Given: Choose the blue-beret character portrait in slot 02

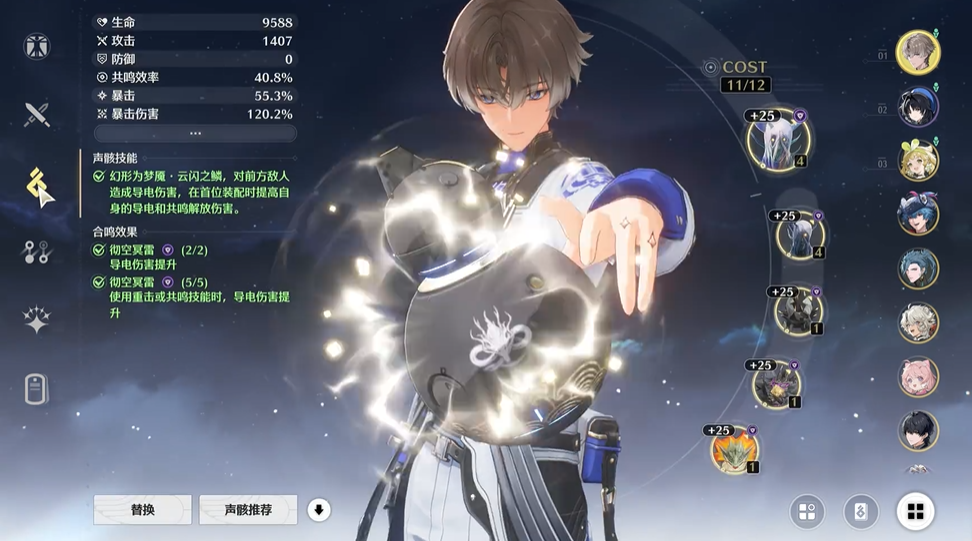Looking at the screenshot, I should tap(917, 107).
